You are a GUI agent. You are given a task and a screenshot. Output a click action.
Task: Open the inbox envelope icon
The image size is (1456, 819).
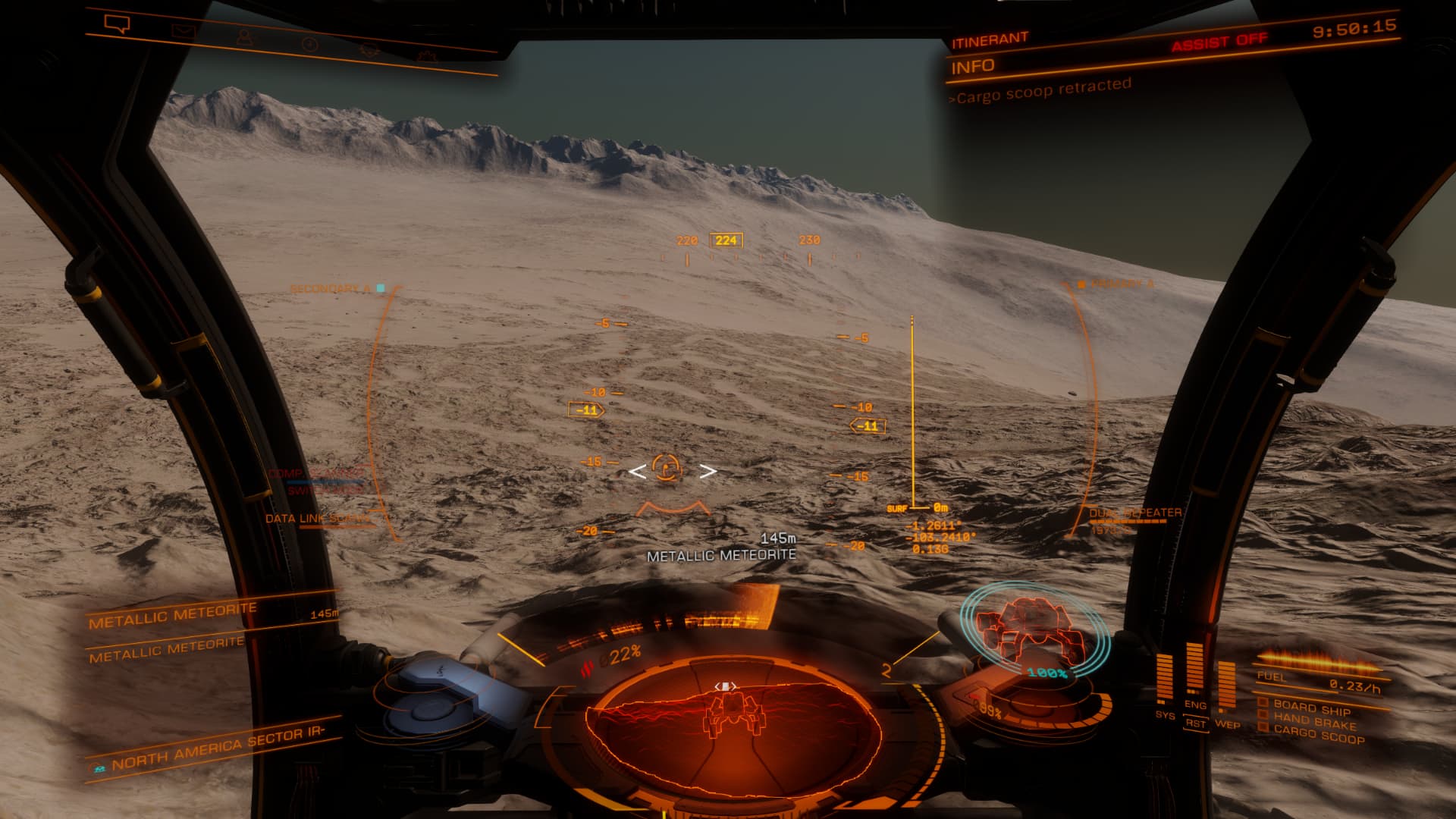(x=183, y=31)
